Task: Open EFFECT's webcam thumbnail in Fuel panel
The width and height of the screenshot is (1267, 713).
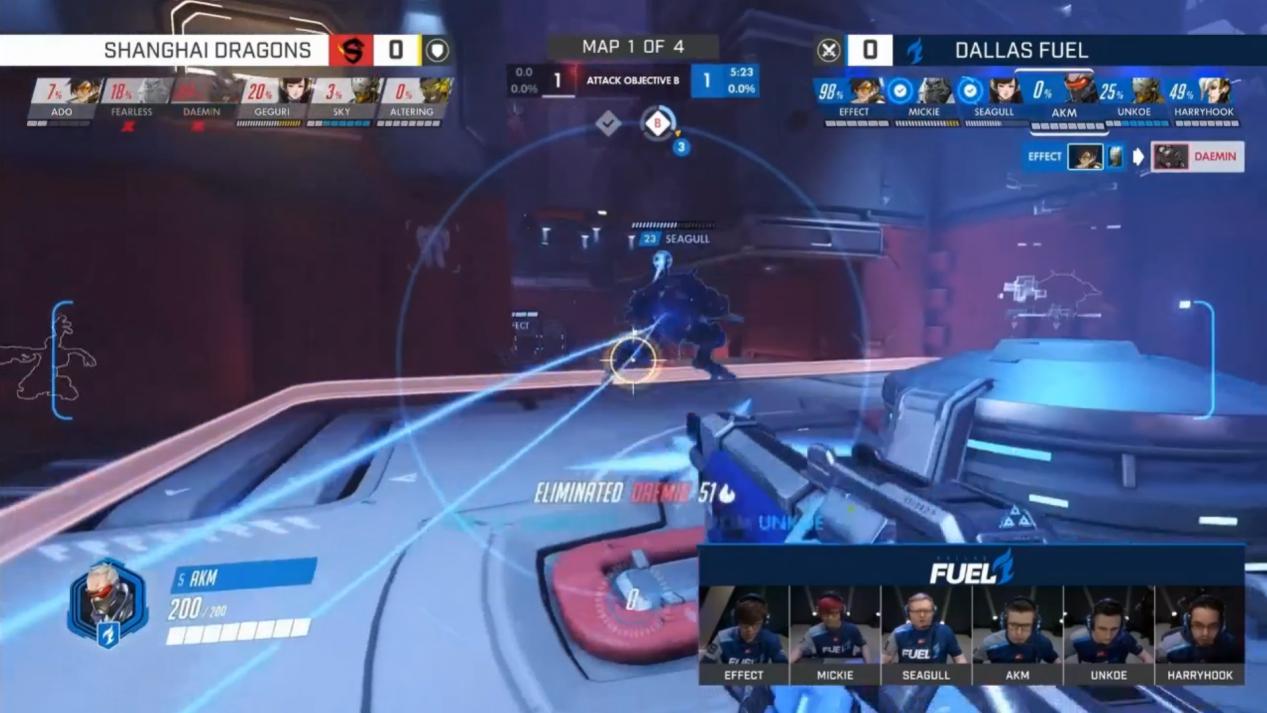Action: [x=743, y=625]
